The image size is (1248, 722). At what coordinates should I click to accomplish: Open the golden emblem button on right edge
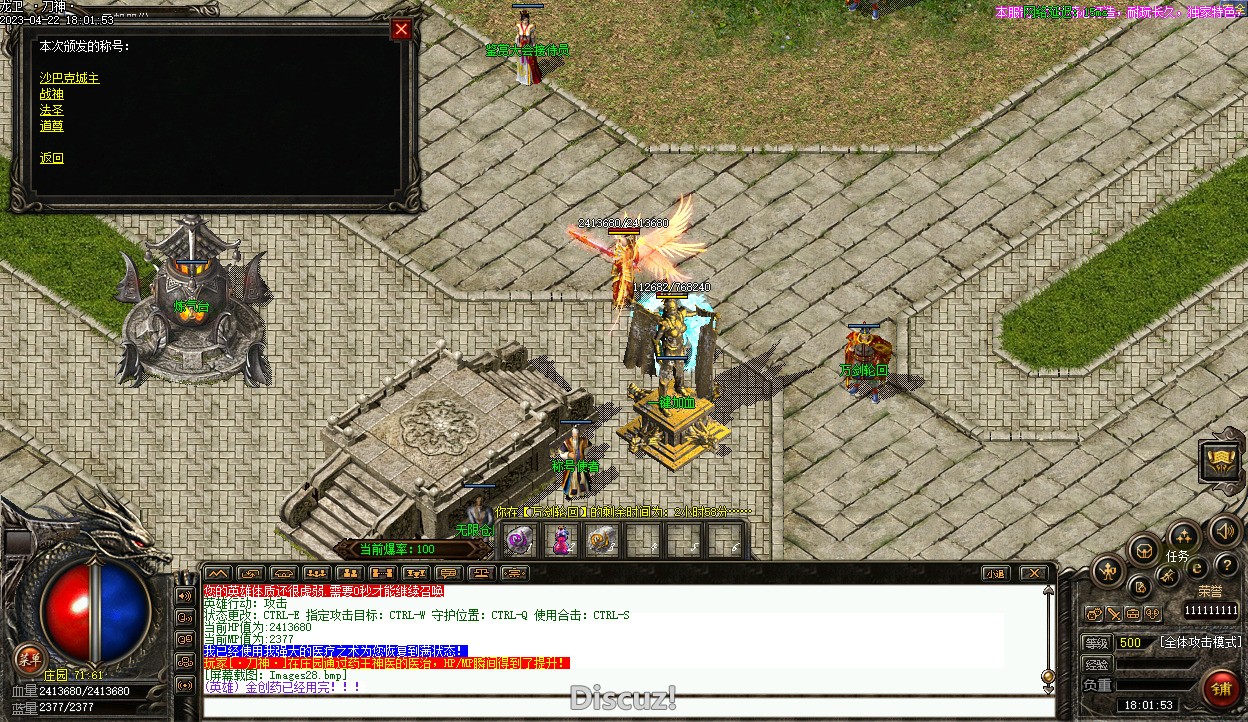tap(1221, 461)
